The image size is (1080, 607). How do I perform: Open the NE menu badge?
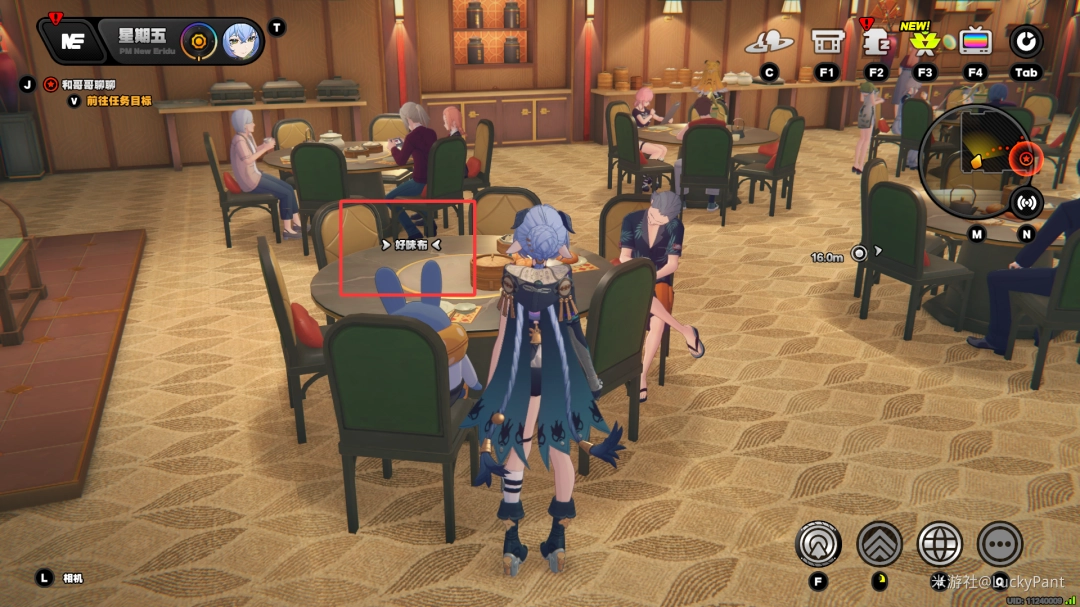pos(71,41)
